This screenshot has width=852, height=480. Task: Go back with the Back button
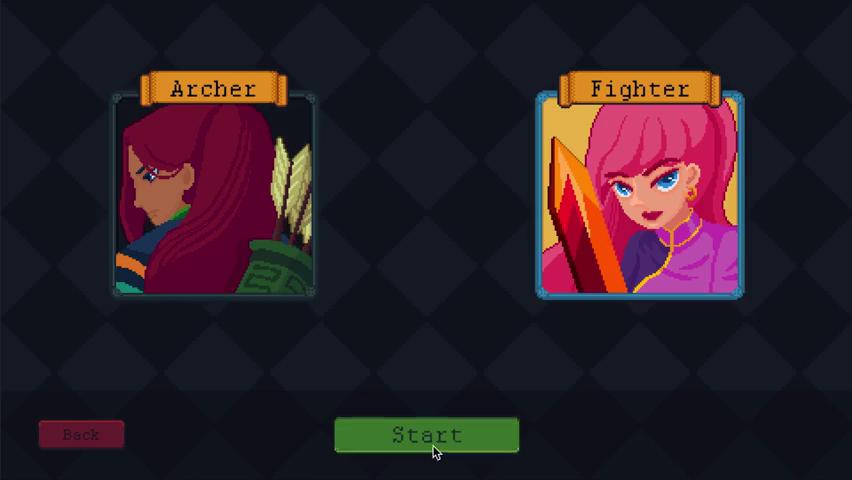[81, 435]
